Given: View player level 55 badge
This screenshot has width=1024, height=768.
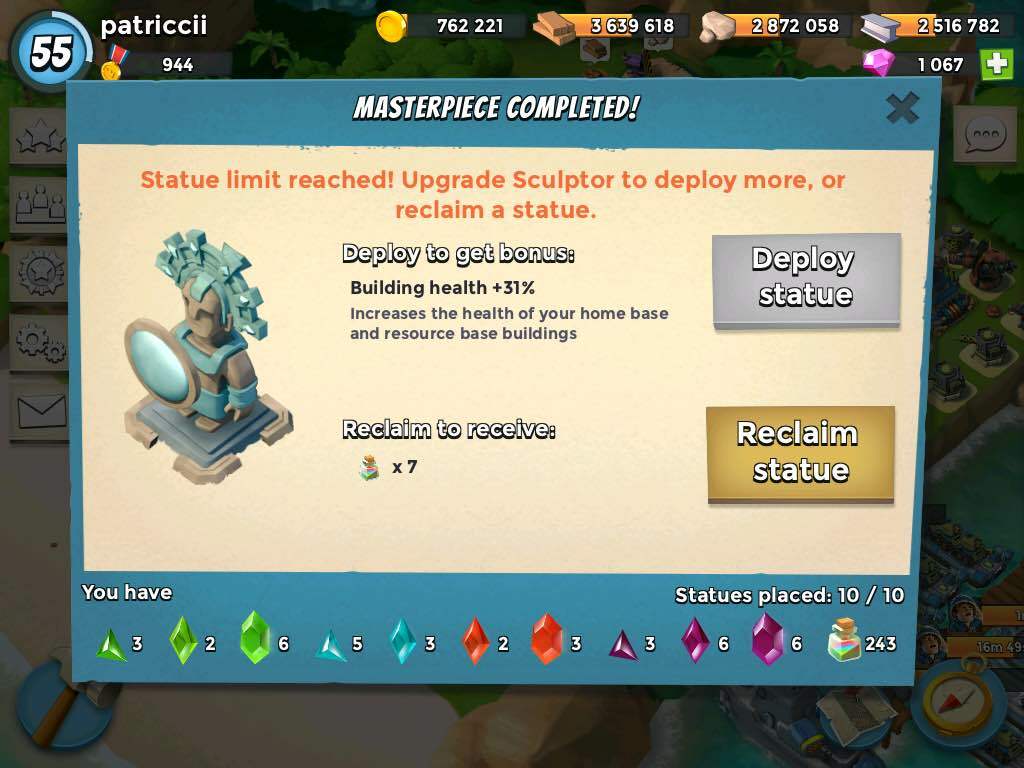Looking at the screenshot, I should click(51, 50).
